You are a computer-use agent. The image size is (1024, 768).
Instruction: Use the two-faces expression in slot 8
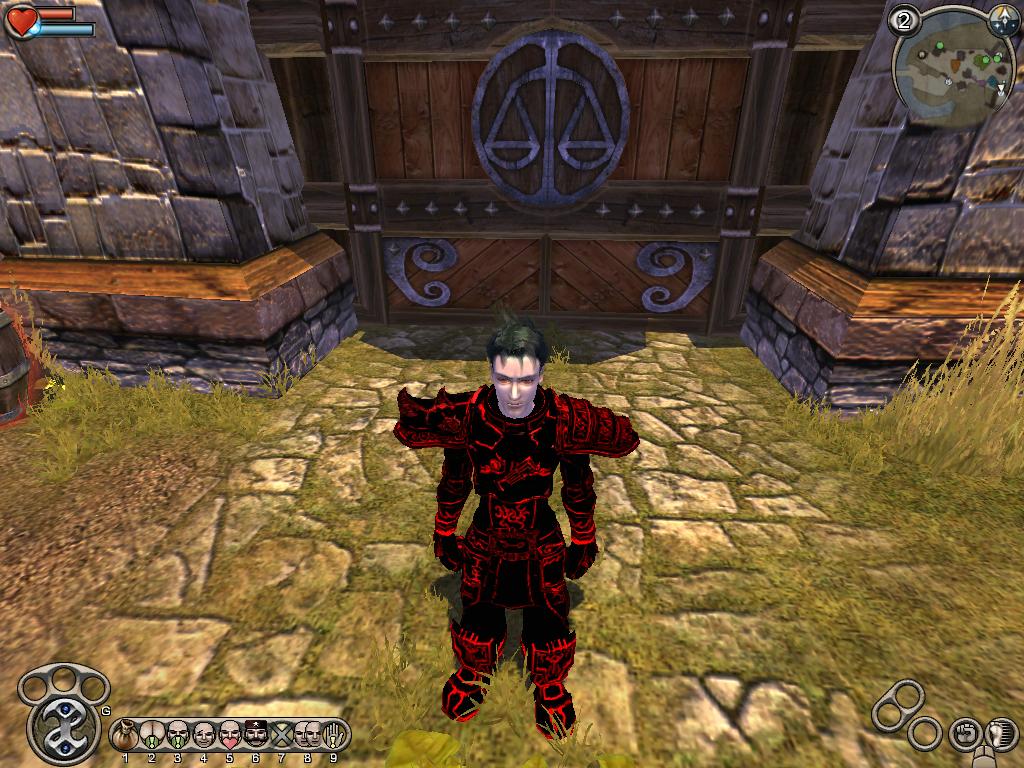(x=307, y=735)
